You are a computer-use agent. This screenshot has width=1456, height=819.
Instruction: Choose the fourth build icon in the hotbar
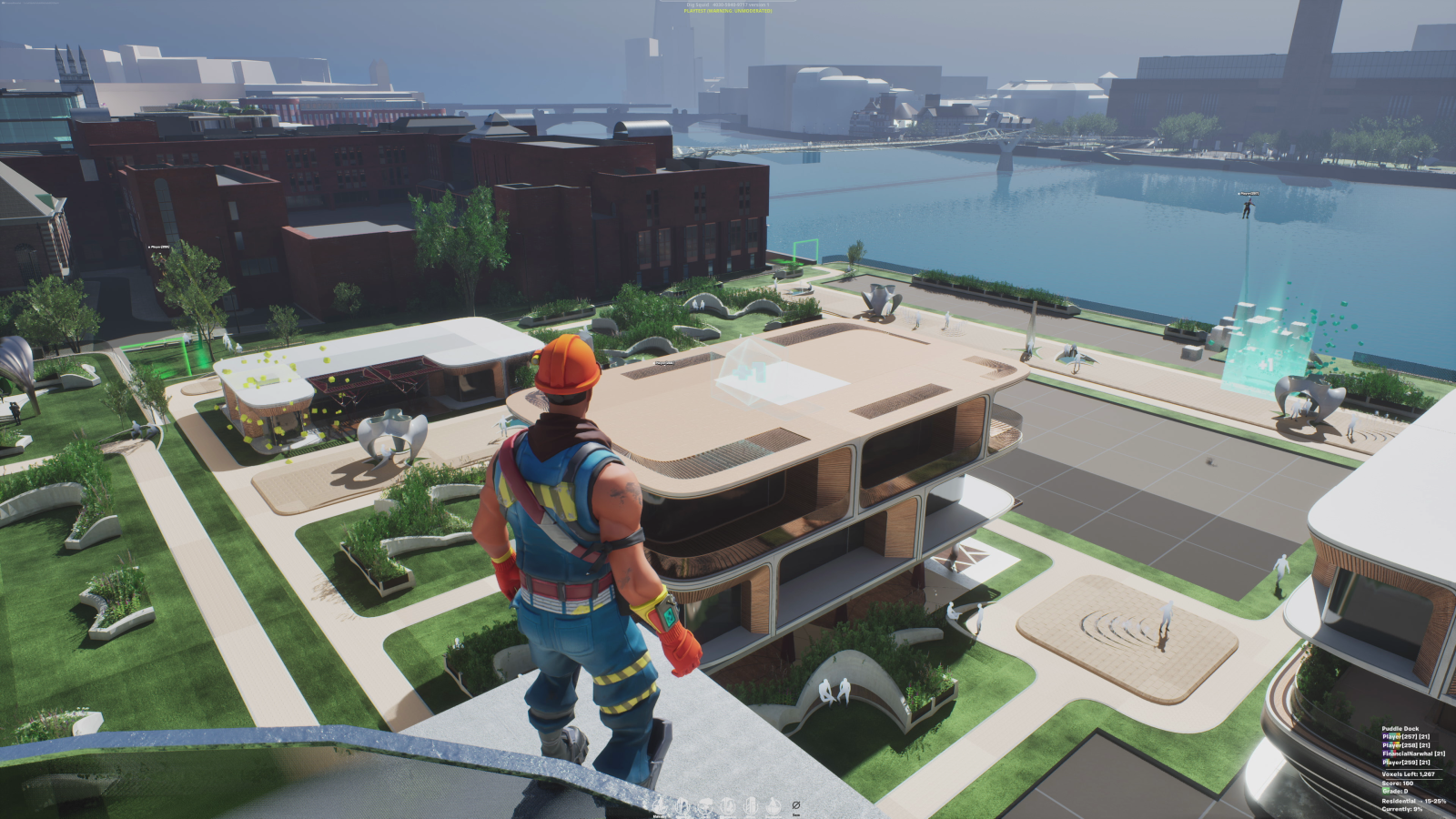(728, 805)
